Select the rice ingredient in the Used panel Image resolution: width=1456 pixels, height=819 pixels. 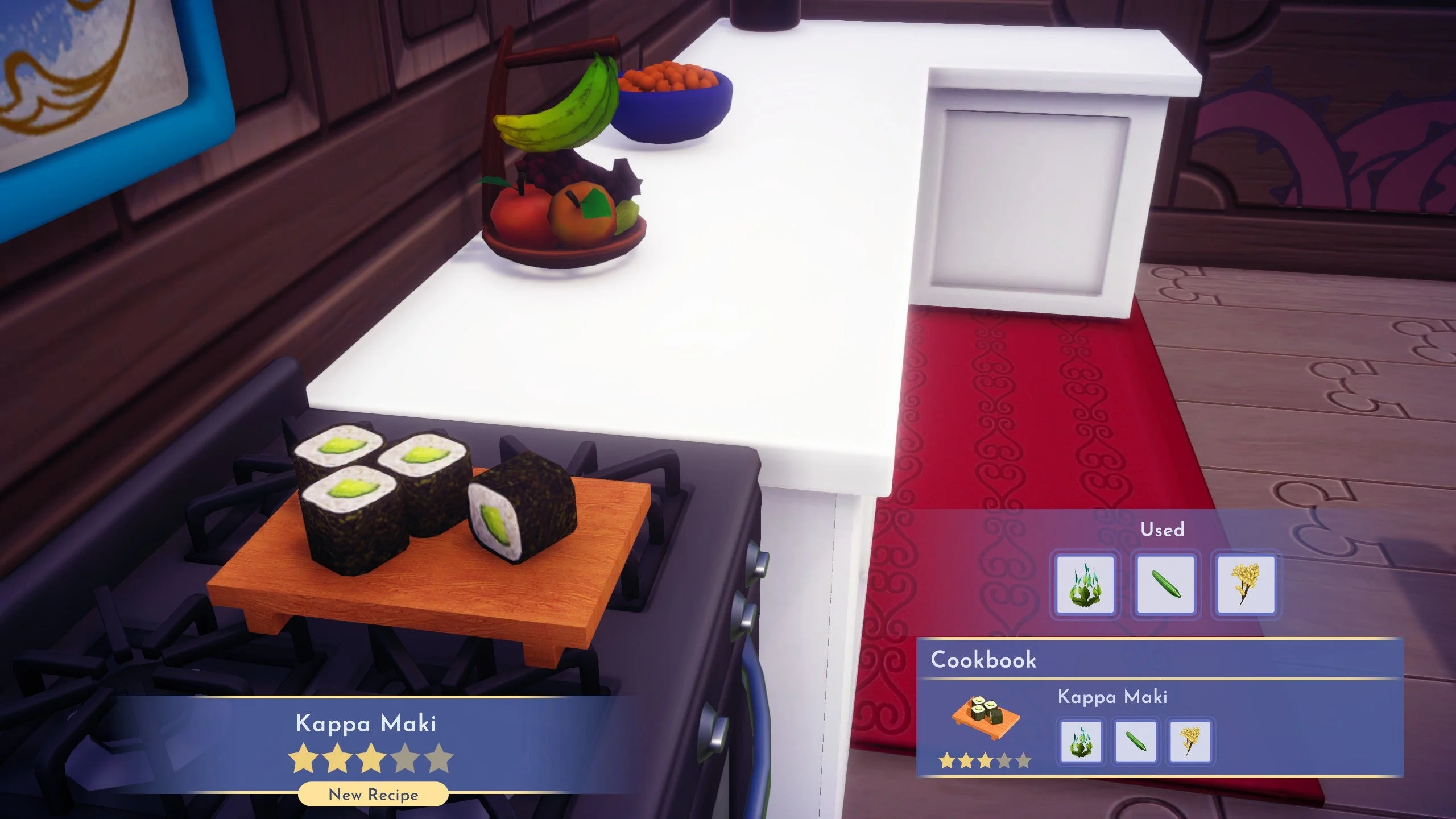coord(1246,583)
